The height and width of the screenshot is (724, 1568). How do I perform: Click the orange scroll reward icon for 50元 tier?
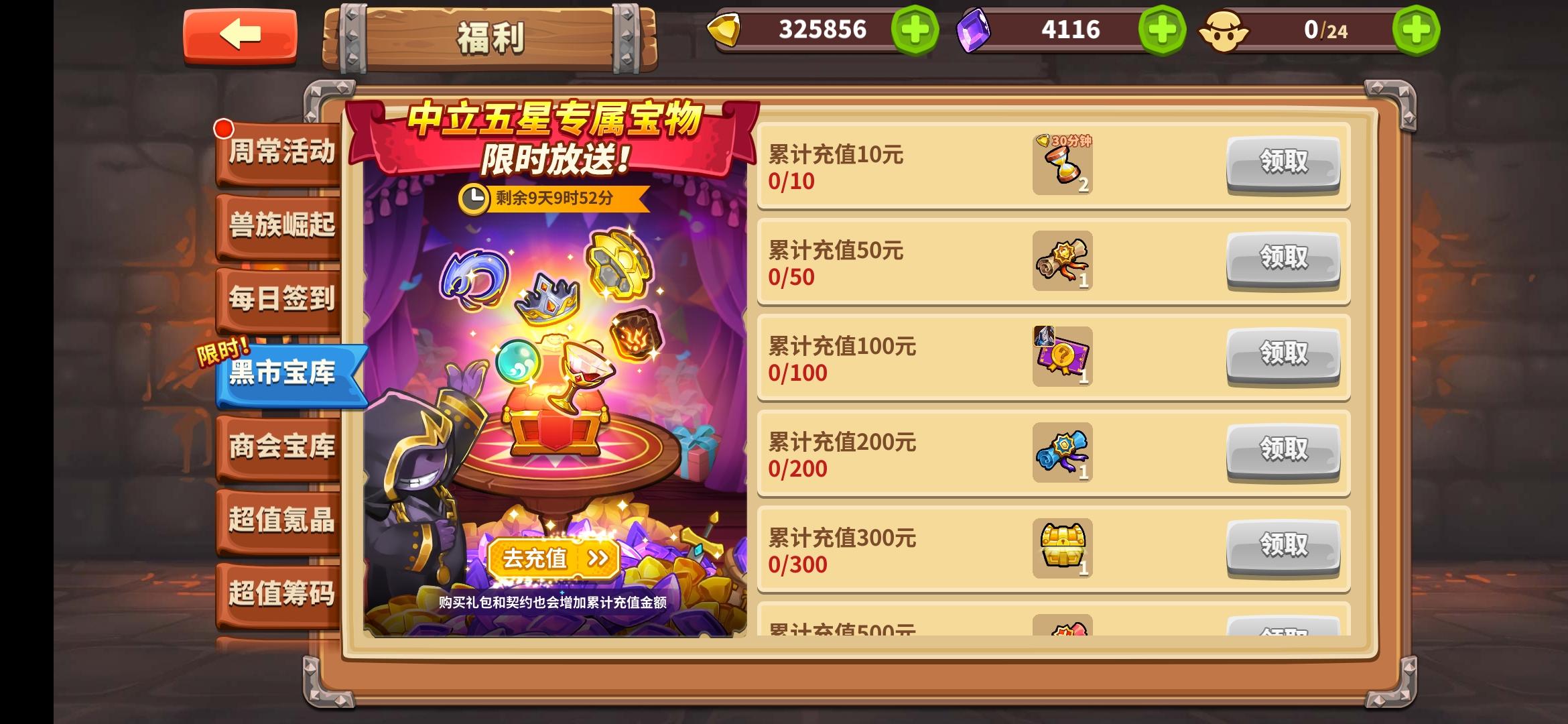coord(1061,261)
